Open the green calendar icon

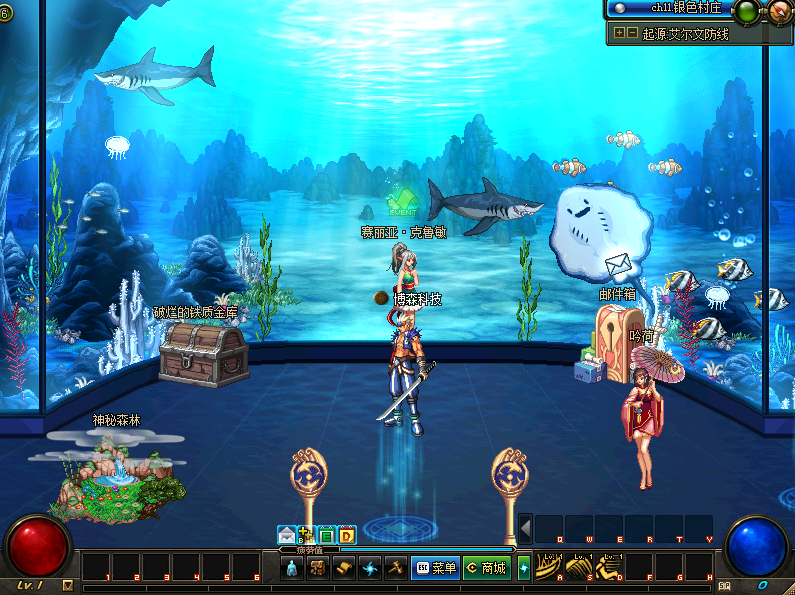(x=327, y=535)
